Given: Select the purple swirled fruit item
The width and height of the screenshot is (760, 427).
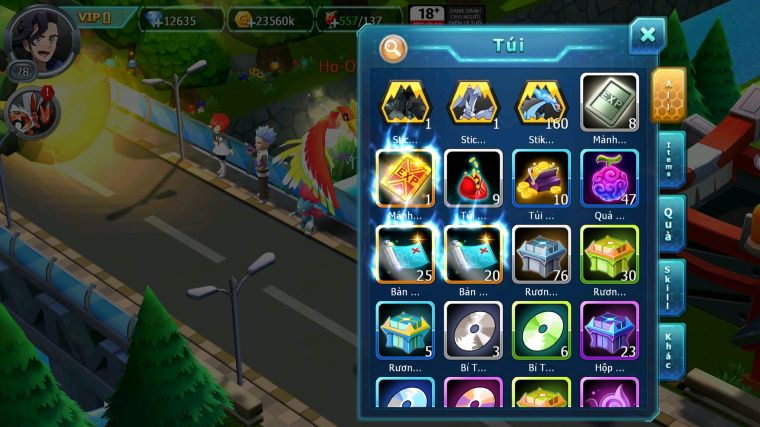Looking at the screenshot, I should pos(609,178).
